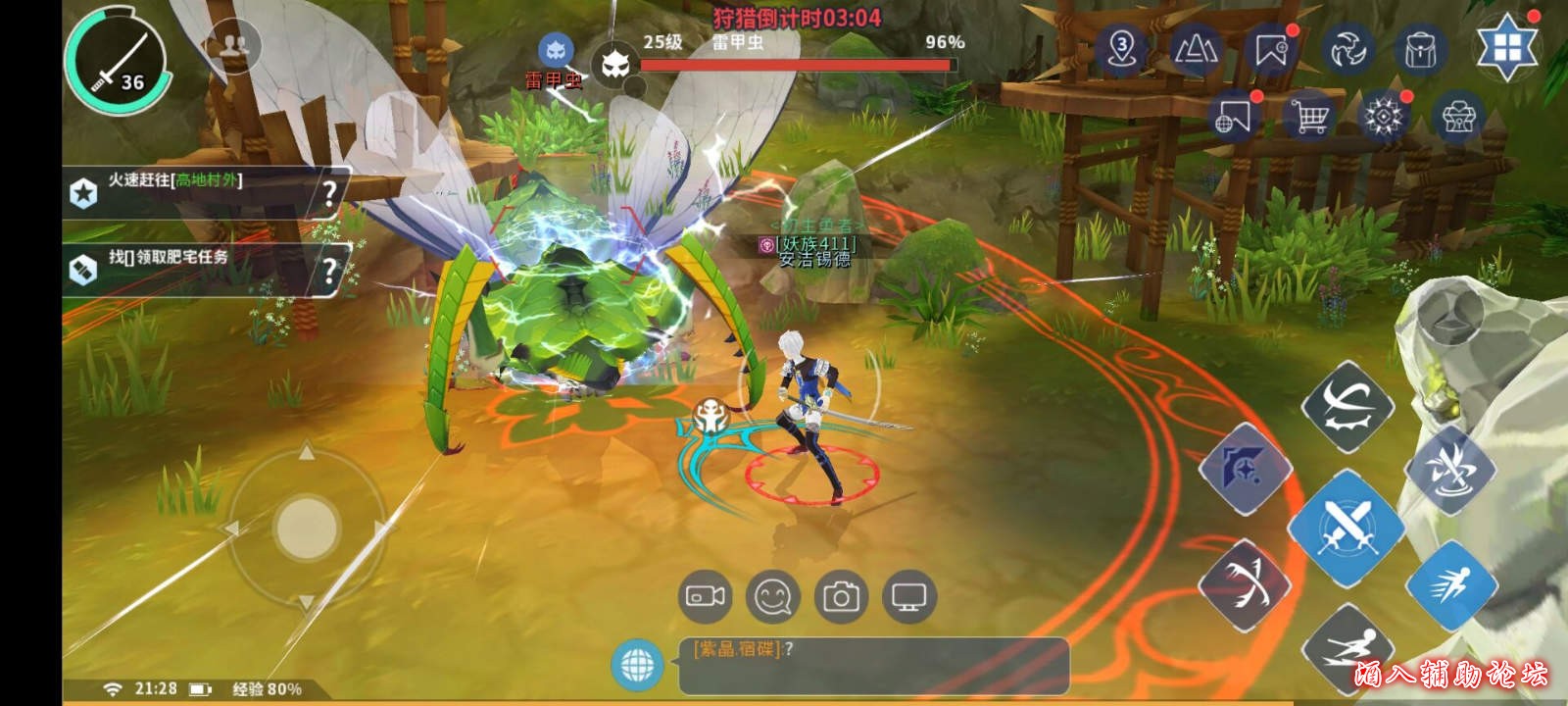The image size is (1568, 706).
Task: Use the crossed swords basic attack
Action: point(1347,527)
